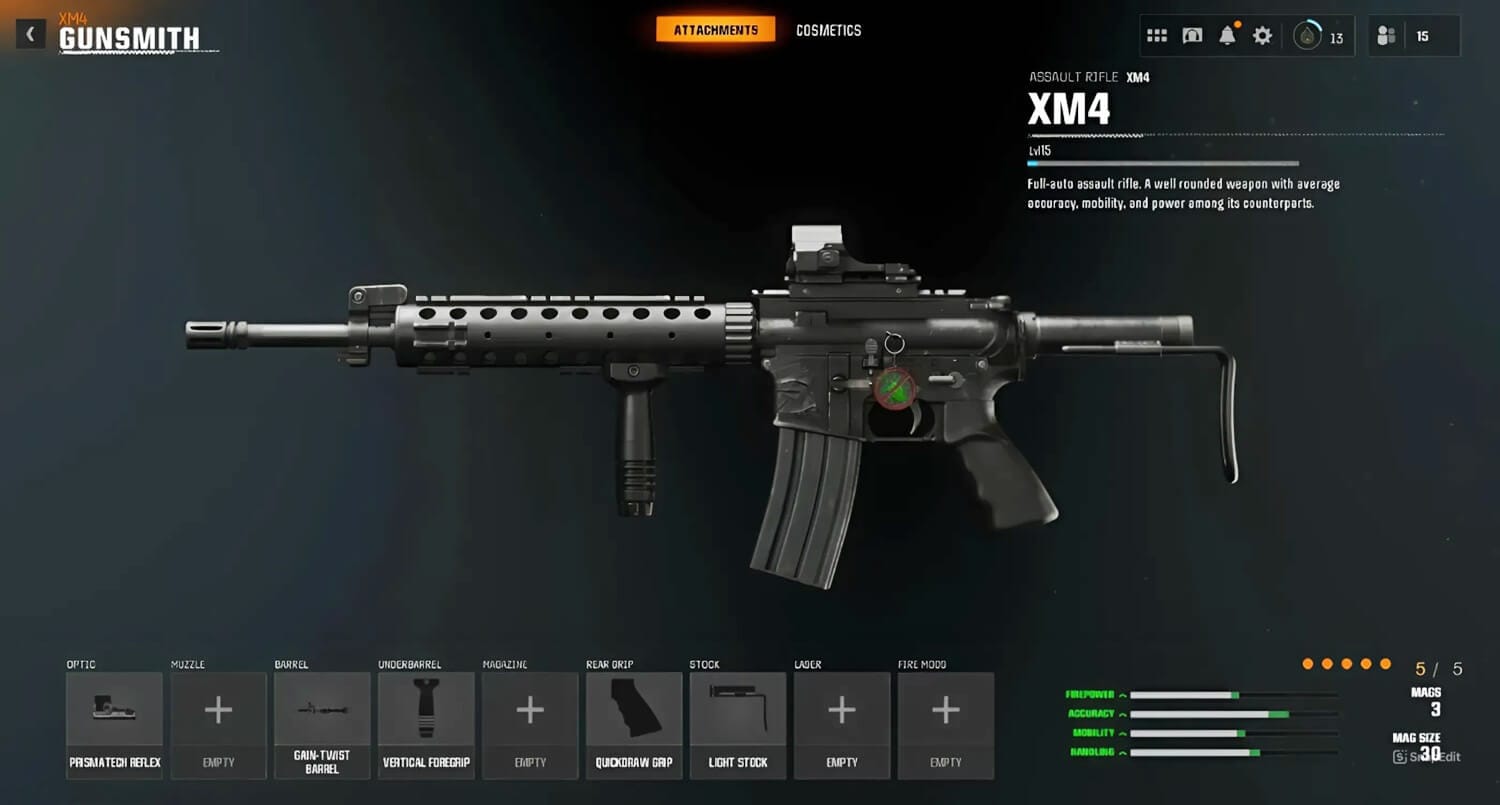This screenshot has width=1500, height=805.
Task: Choose the Vertical Foregrip underbarrel slot
Action: 426,725
